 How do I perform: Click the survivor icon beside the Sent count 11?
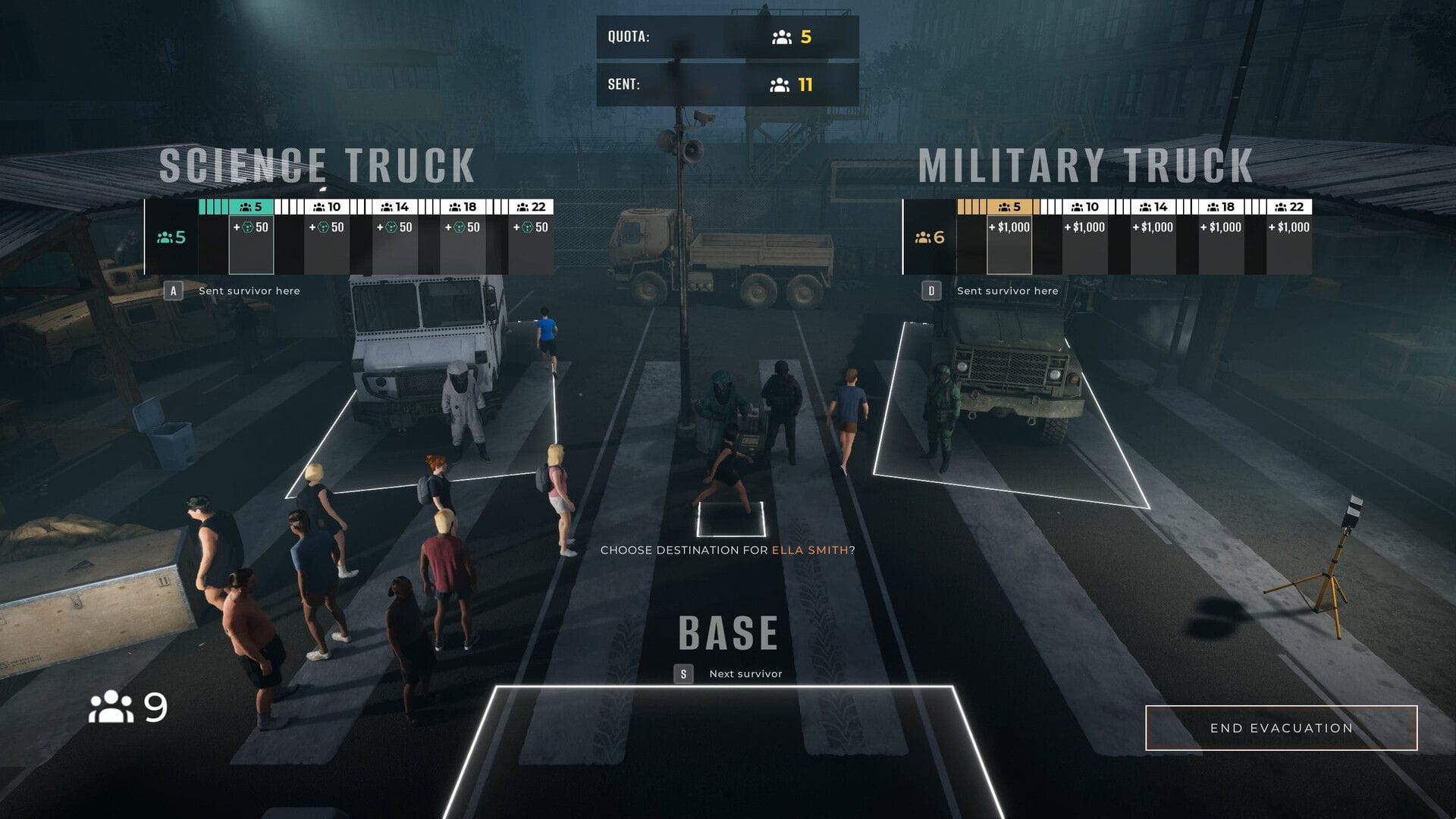click(780, 83)
